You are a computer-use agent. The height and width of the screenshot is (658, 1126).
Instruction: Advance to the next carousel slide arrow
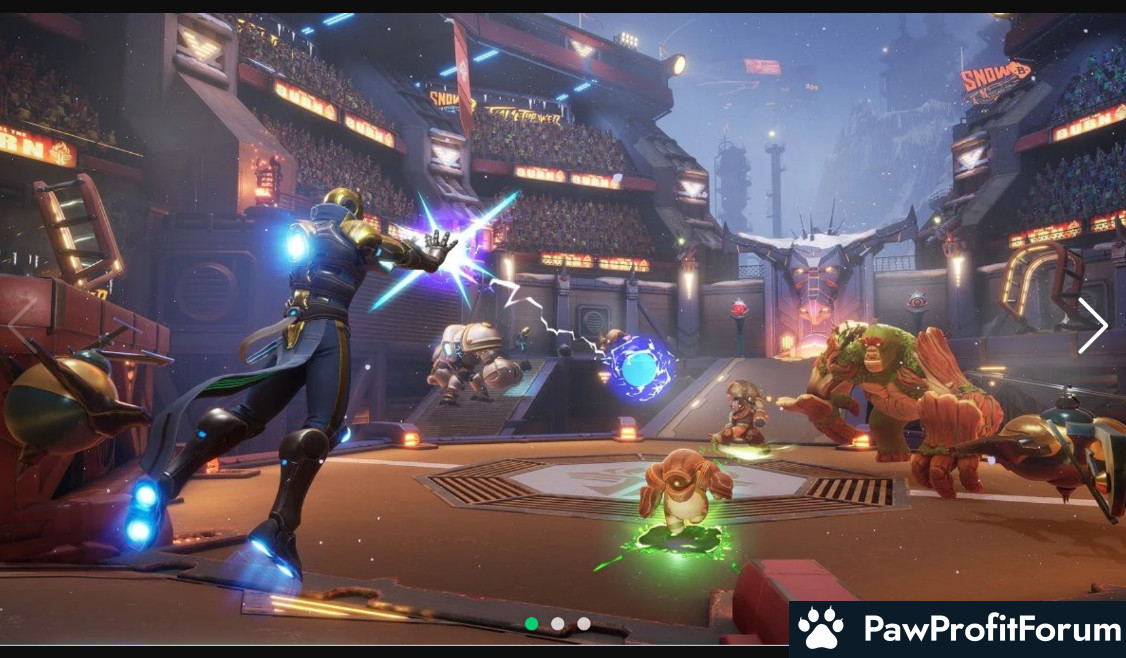point(1092,326)
